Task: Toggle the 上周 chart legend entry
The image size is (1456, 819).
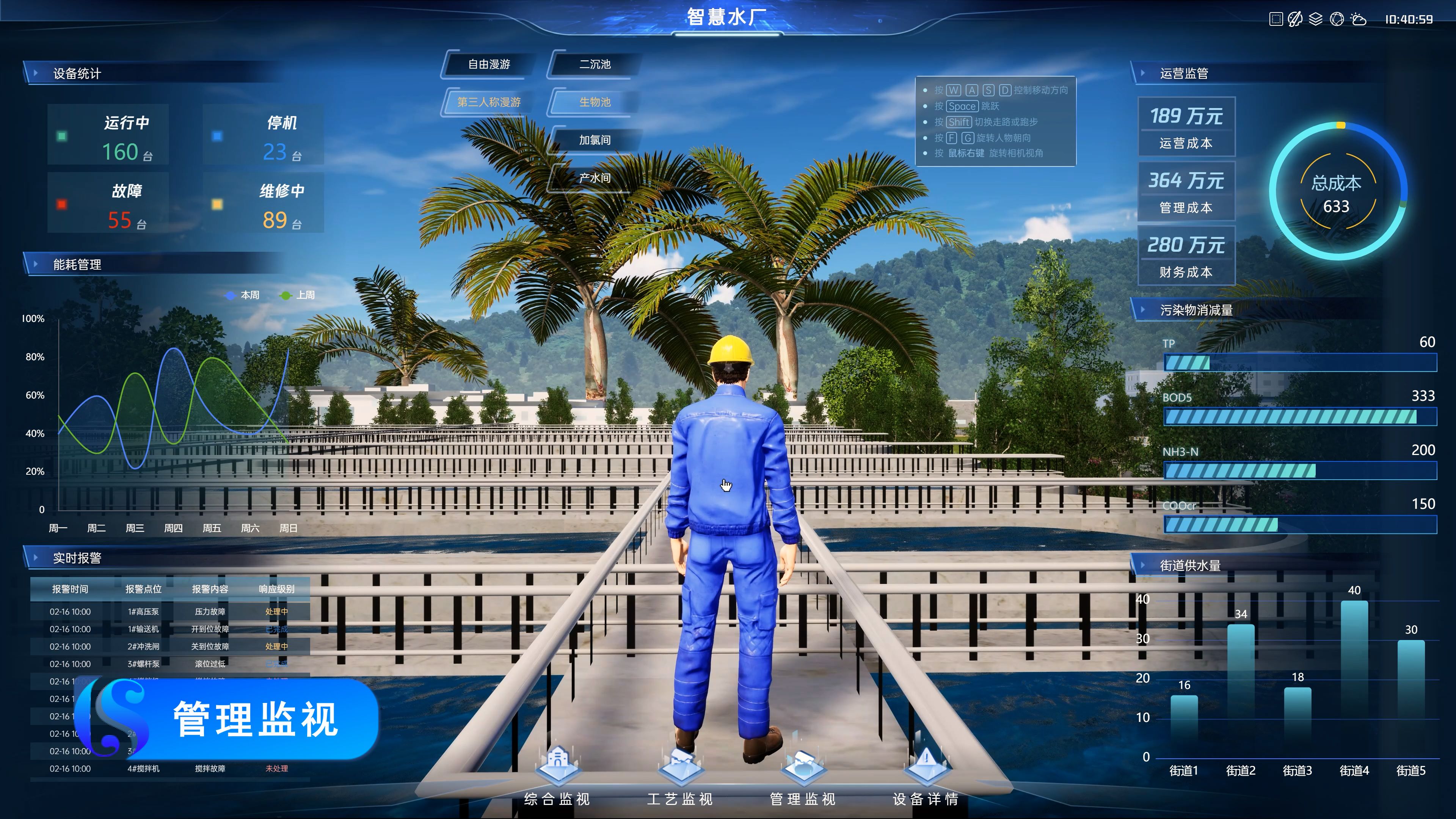Action: (x=298, y=295)
